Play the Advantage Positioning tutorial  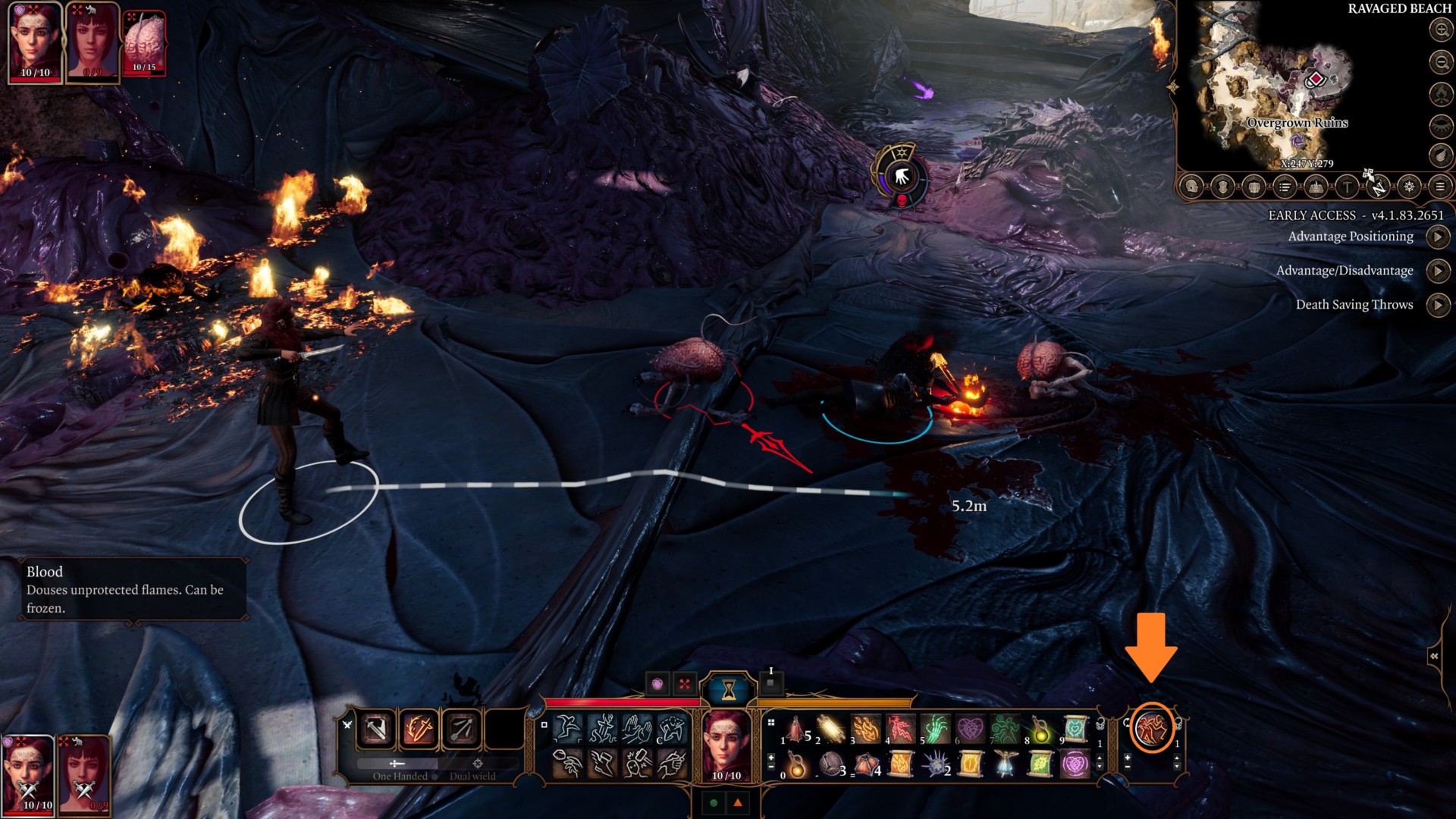(1438, 237)
